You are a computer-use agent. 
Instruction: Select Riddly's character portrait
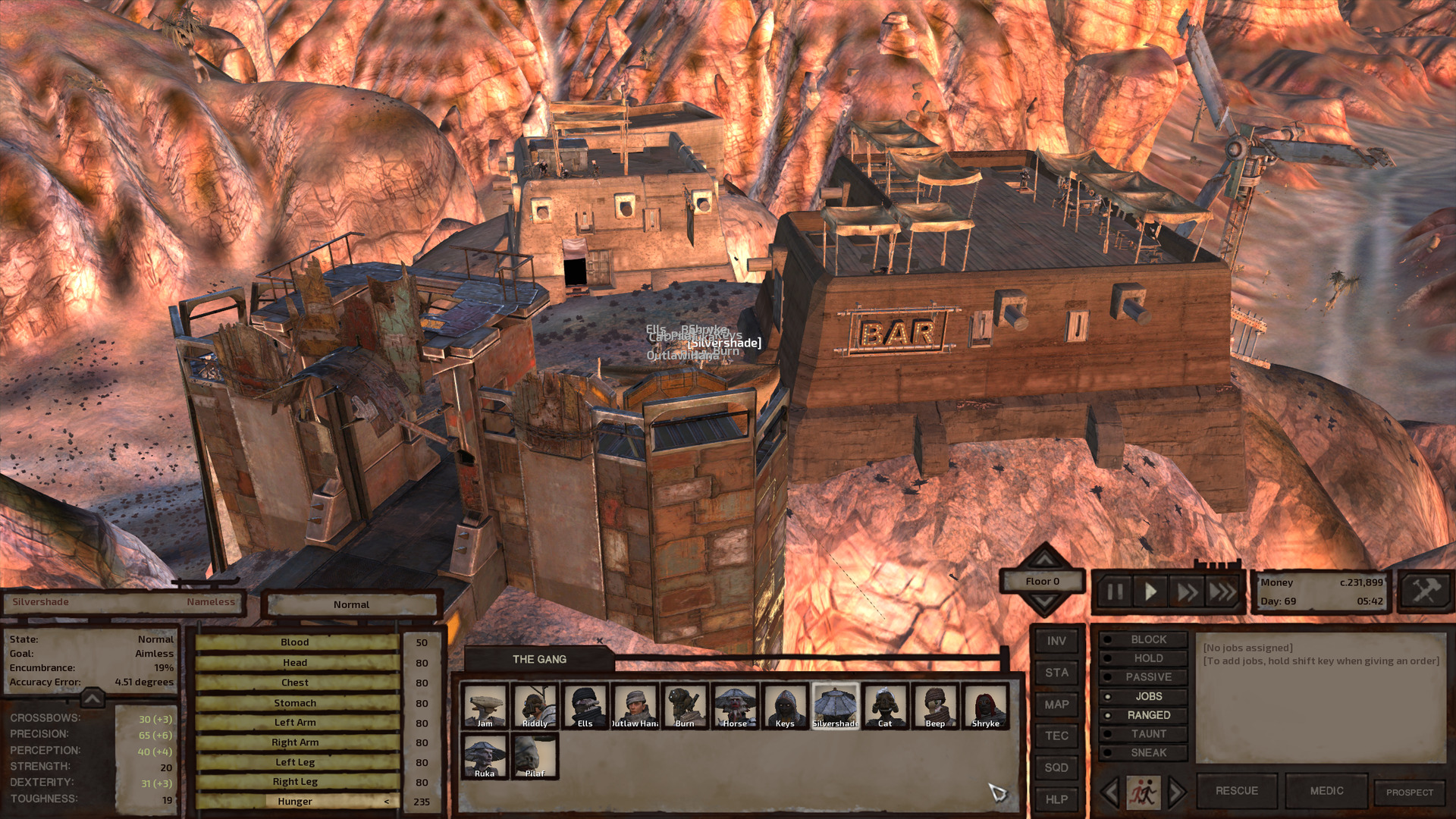click(535, 705)
